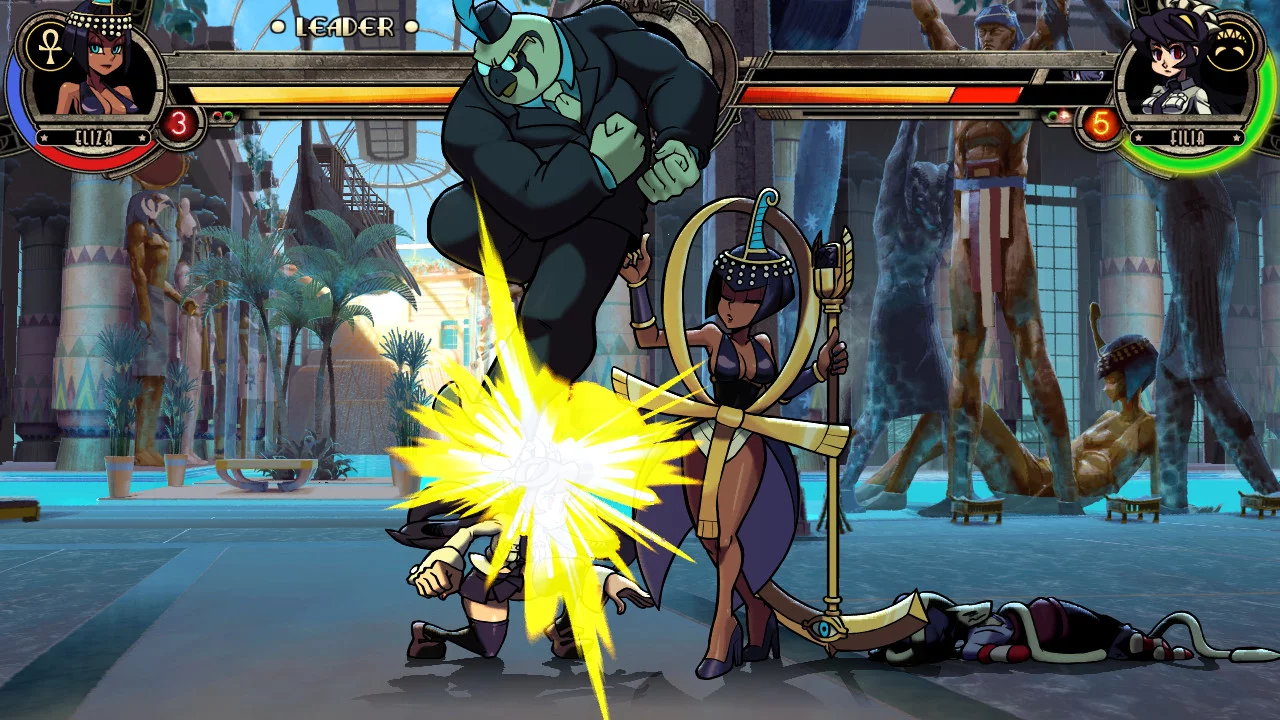The image size is (1280, 720).
Task: Click Filia's orange combo counter orb
Action: 1101,123
